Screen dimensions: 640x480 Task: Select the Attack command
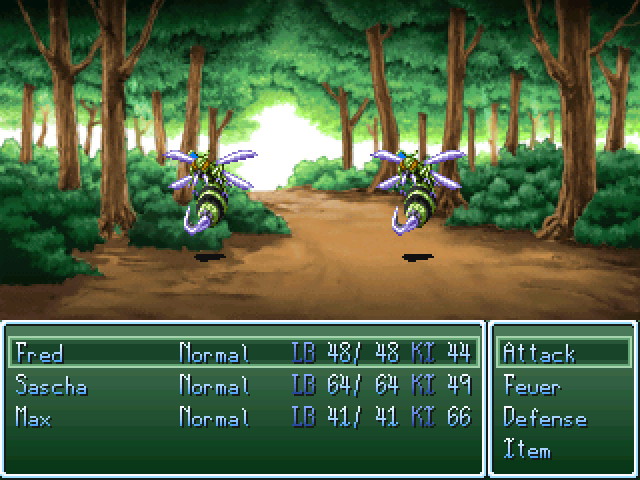pyautogui.click(x=540, y=353)
